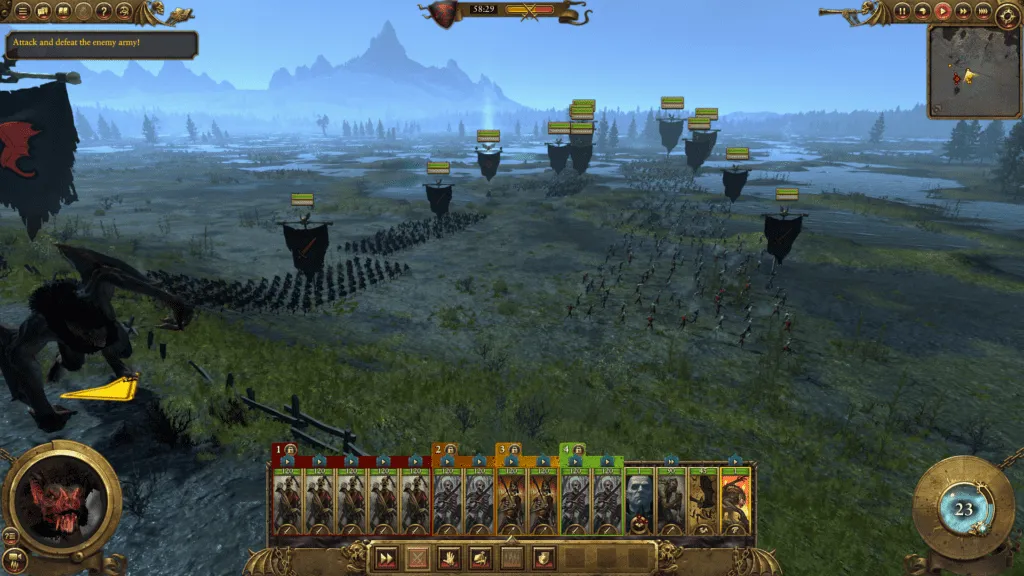
Task: Toggle the lock on control group 4
Action: tap(578, 450)
